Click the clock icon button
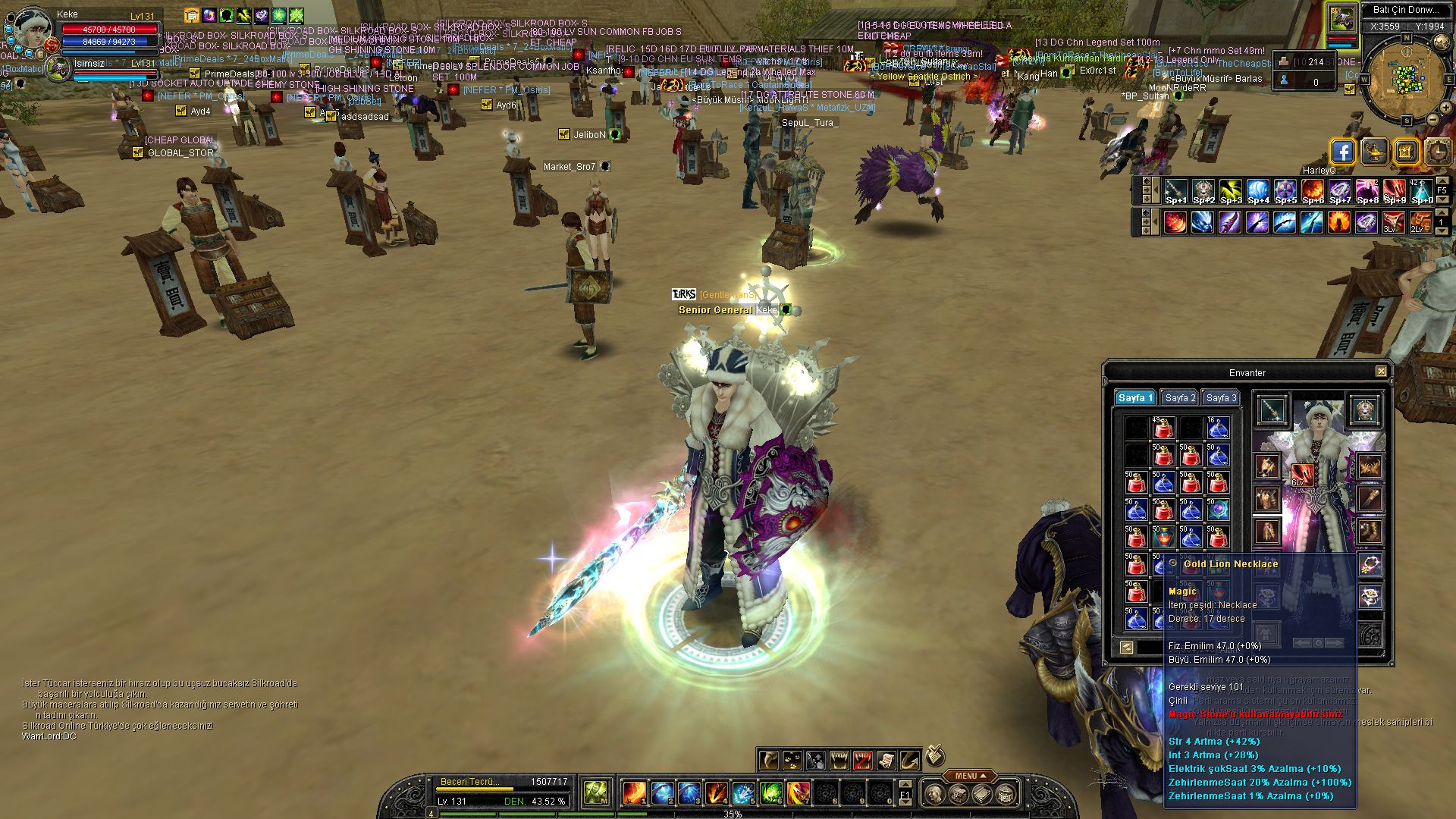 click(1437, 152)
